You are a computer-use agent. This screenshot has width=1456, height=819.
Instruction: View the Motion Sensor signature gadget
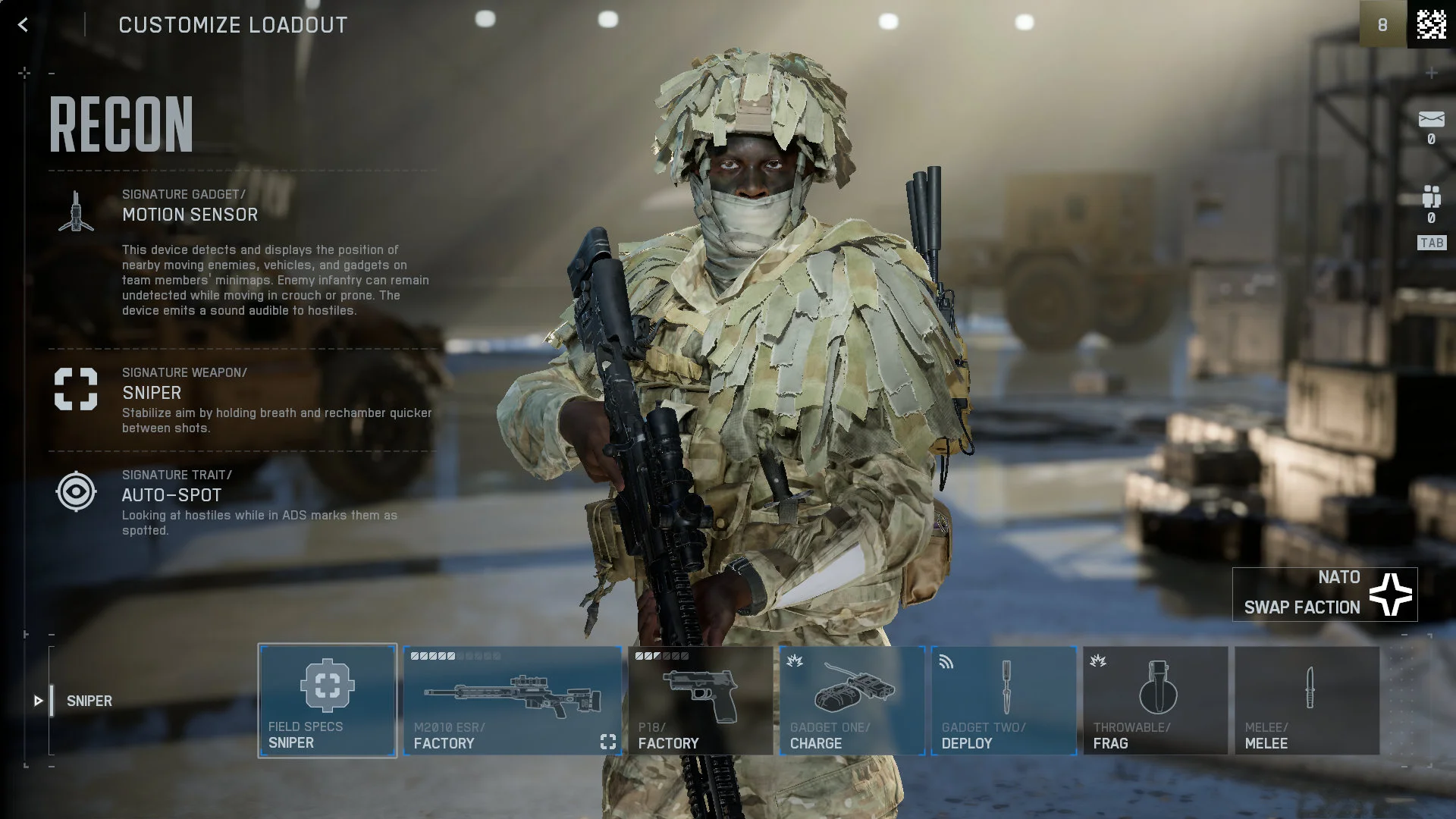[190, 215]
